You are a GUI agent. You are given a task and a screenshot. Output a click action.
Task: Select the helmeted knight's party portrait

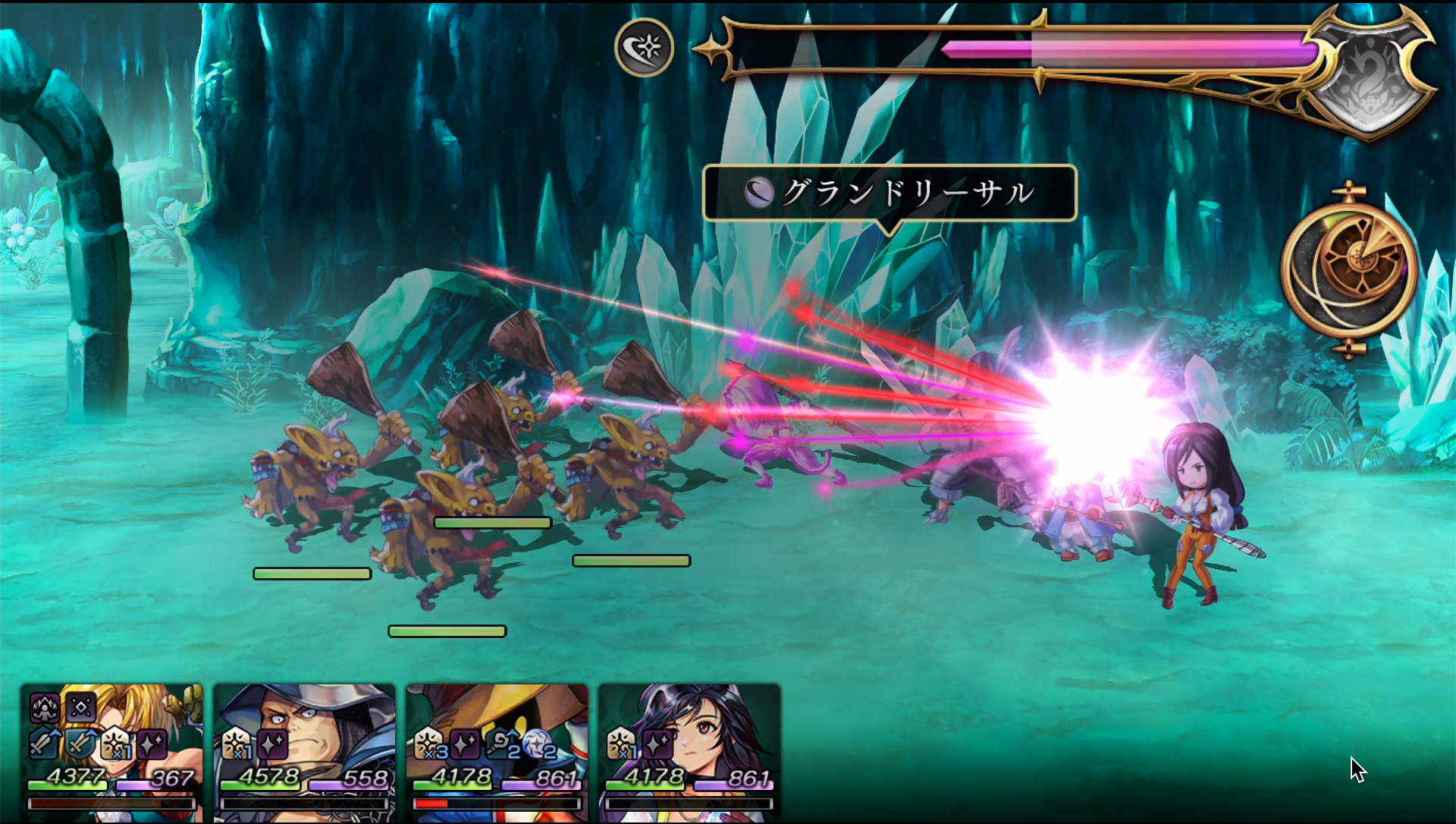click(x=305, y=751)
